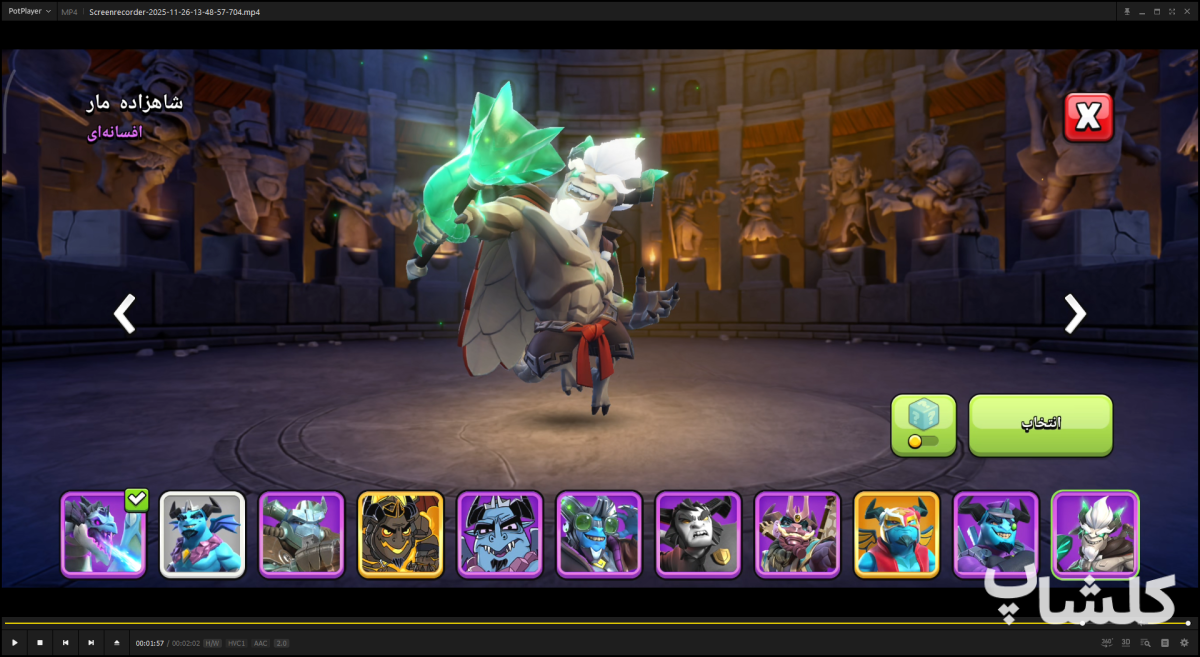Choose the white-framed default blue prince skin
Image resolution: width=1200 pixels, height=657 pixels.
[202, 534]
